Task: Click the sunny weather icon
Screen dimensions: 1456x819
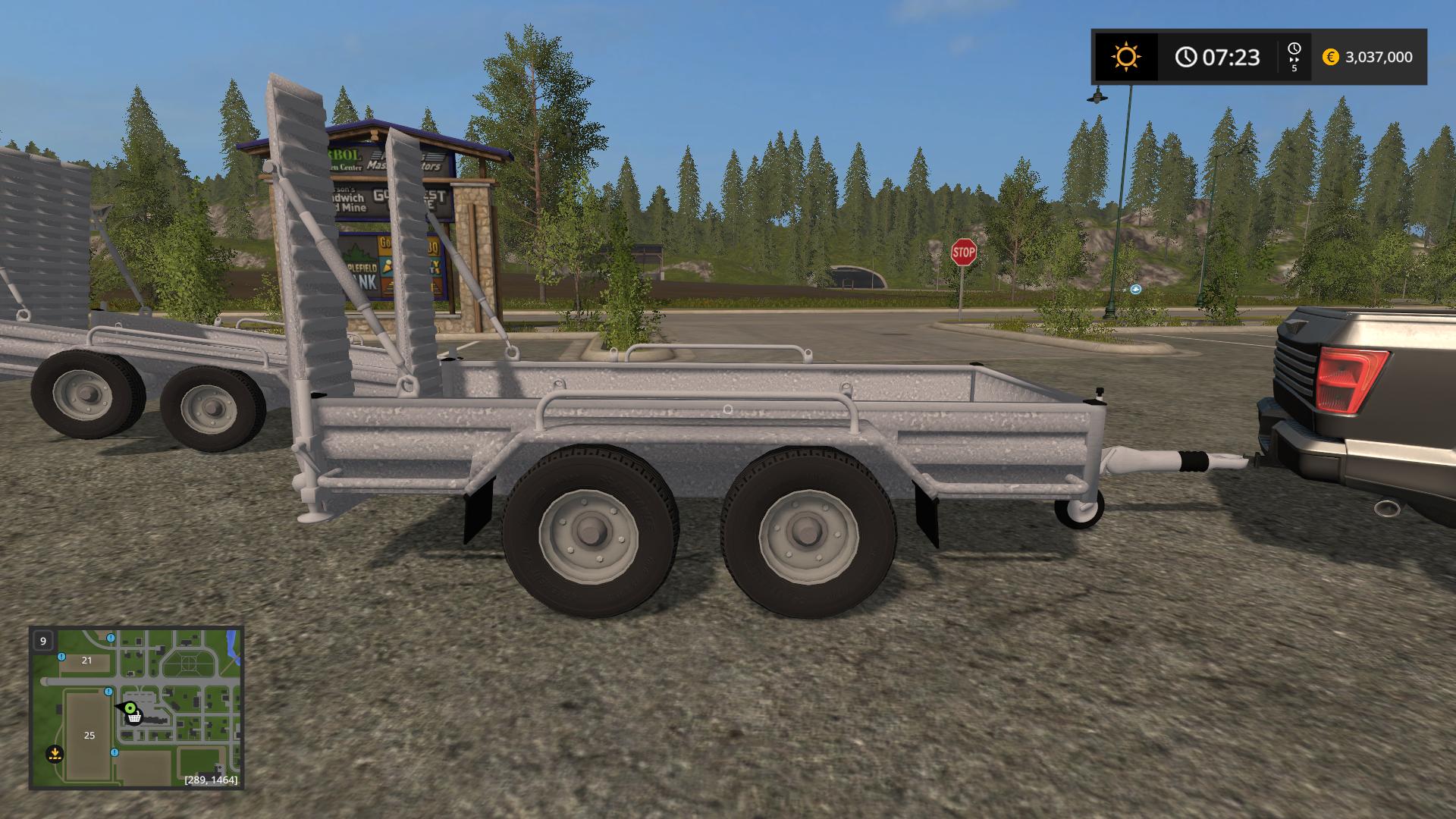Action: 1125,57
